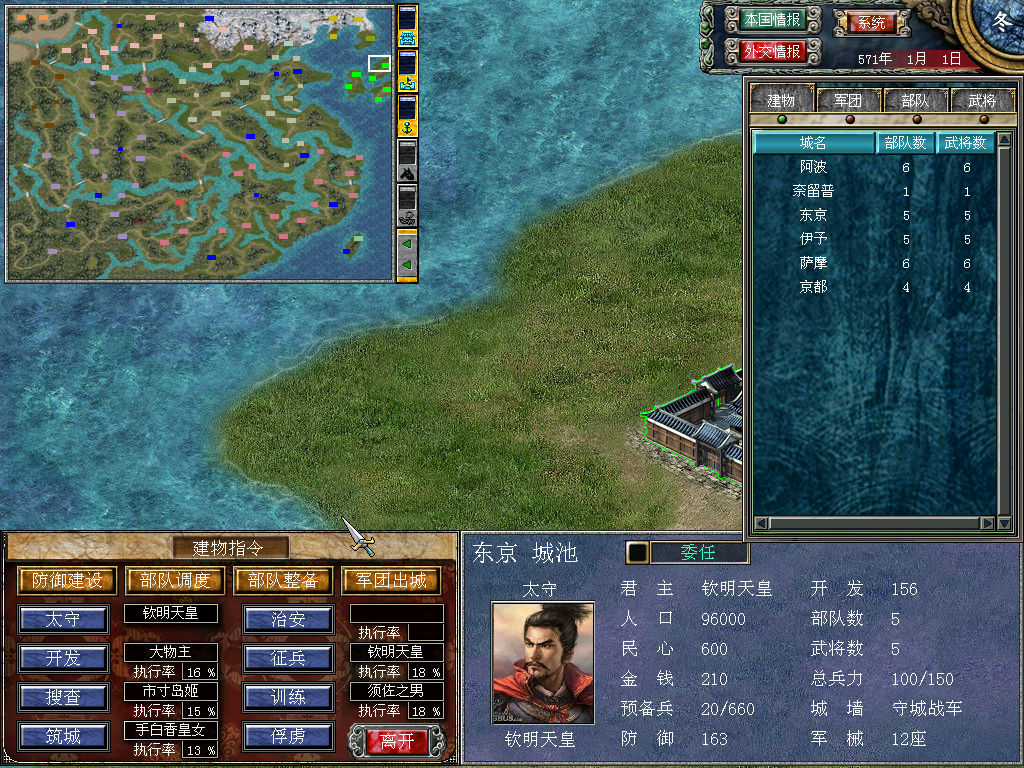Screen dimensions: 1024x768
Task: Toggle the 委任 delegate checkbox
Action: (x=637, y=553)
